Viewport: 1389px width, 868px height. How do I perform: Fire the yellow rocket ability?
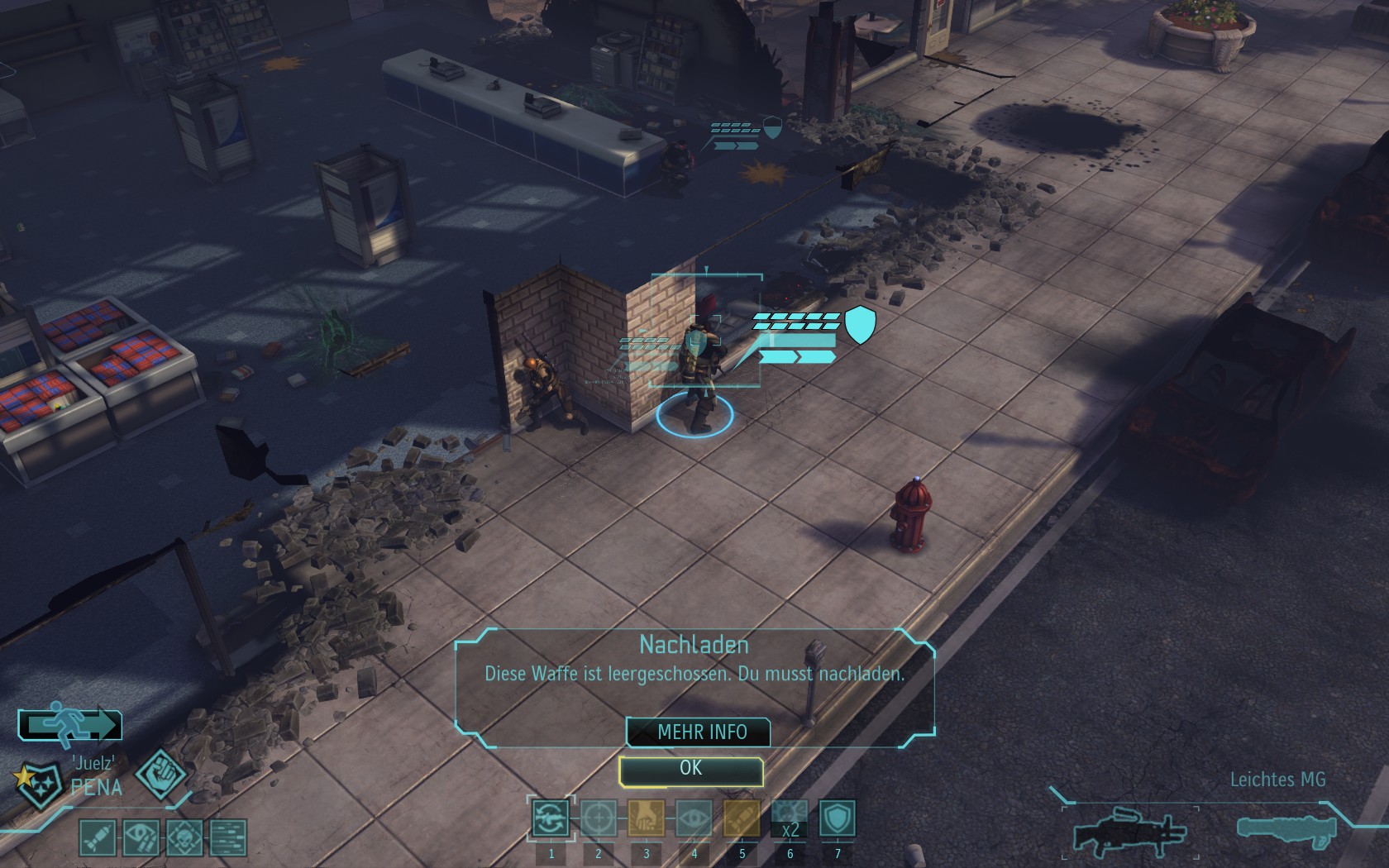click(x=742, y=818)
